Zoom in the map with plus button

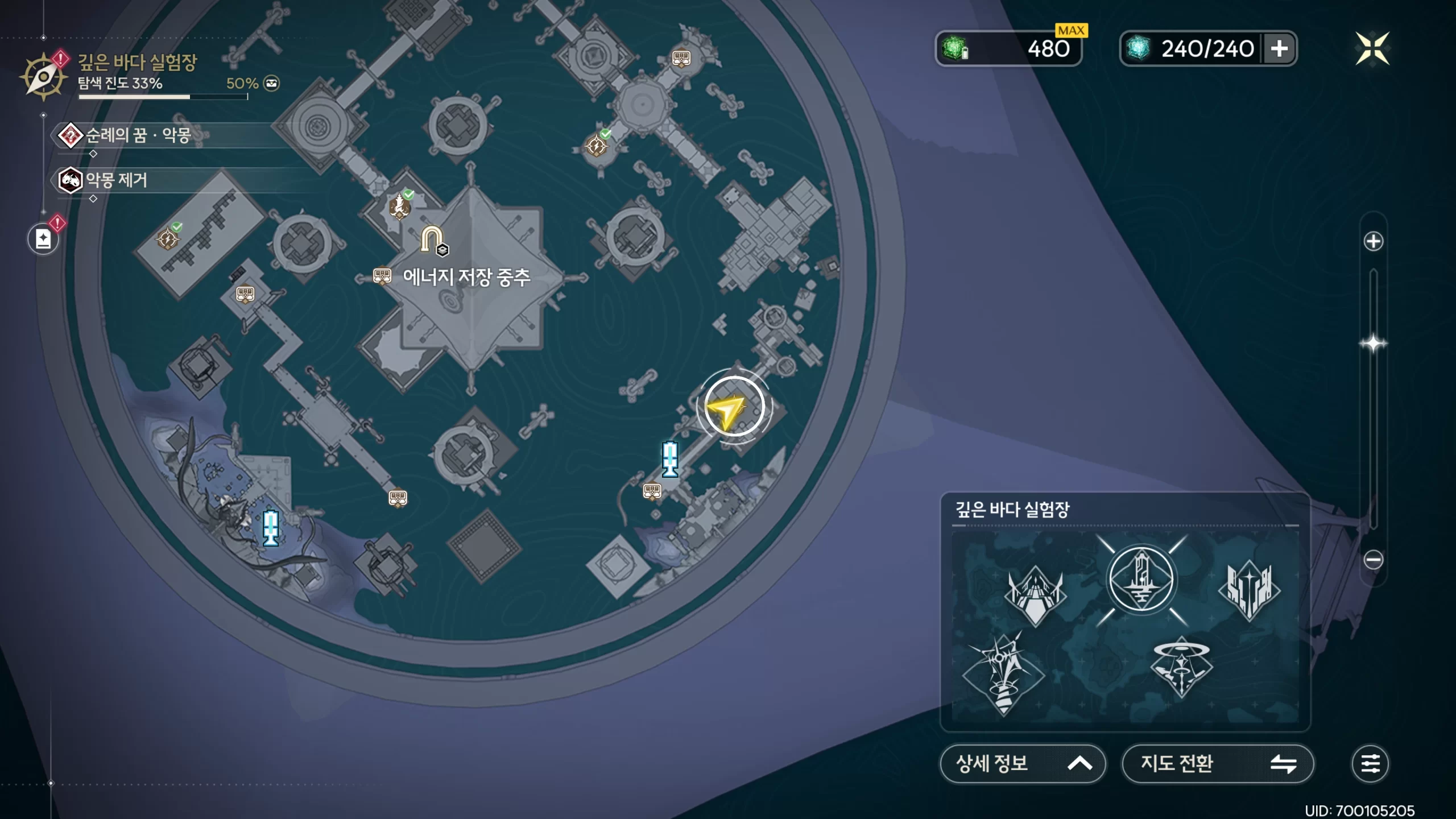pos(1373,241)
